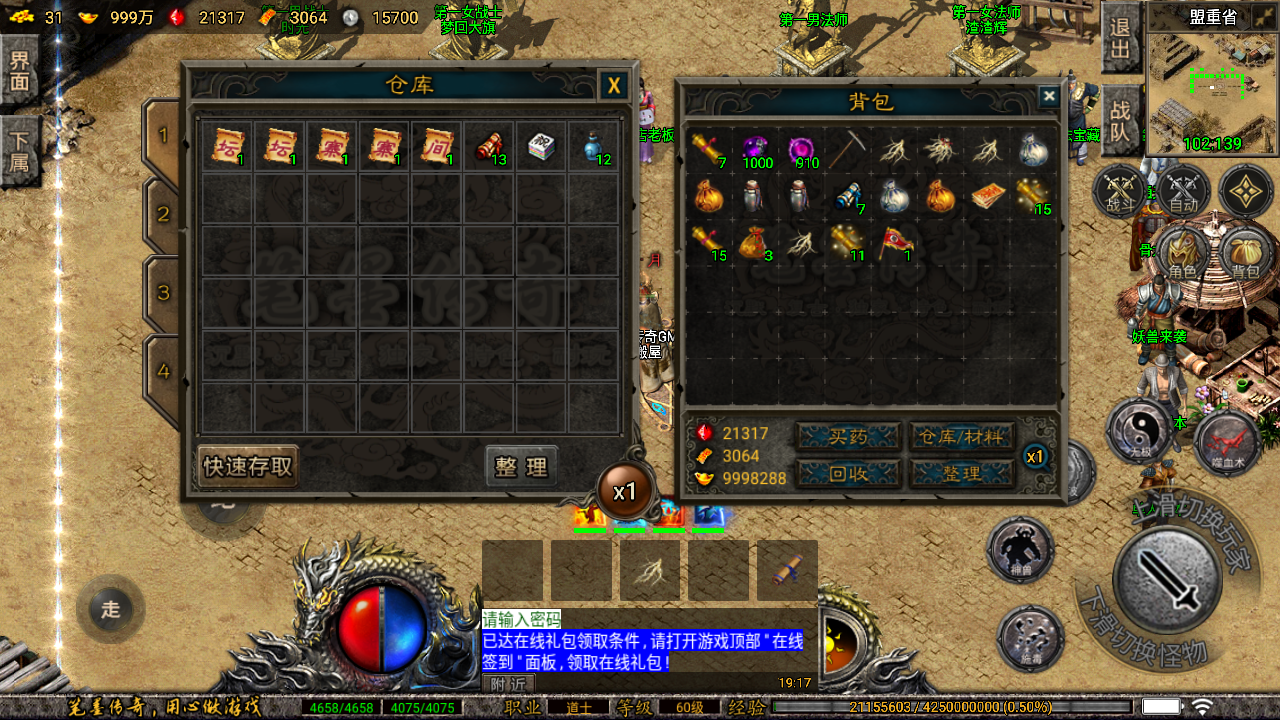Screen dimensions: 1280x720
Task: Select the red flag item in backpack
Action: point(893,242)
